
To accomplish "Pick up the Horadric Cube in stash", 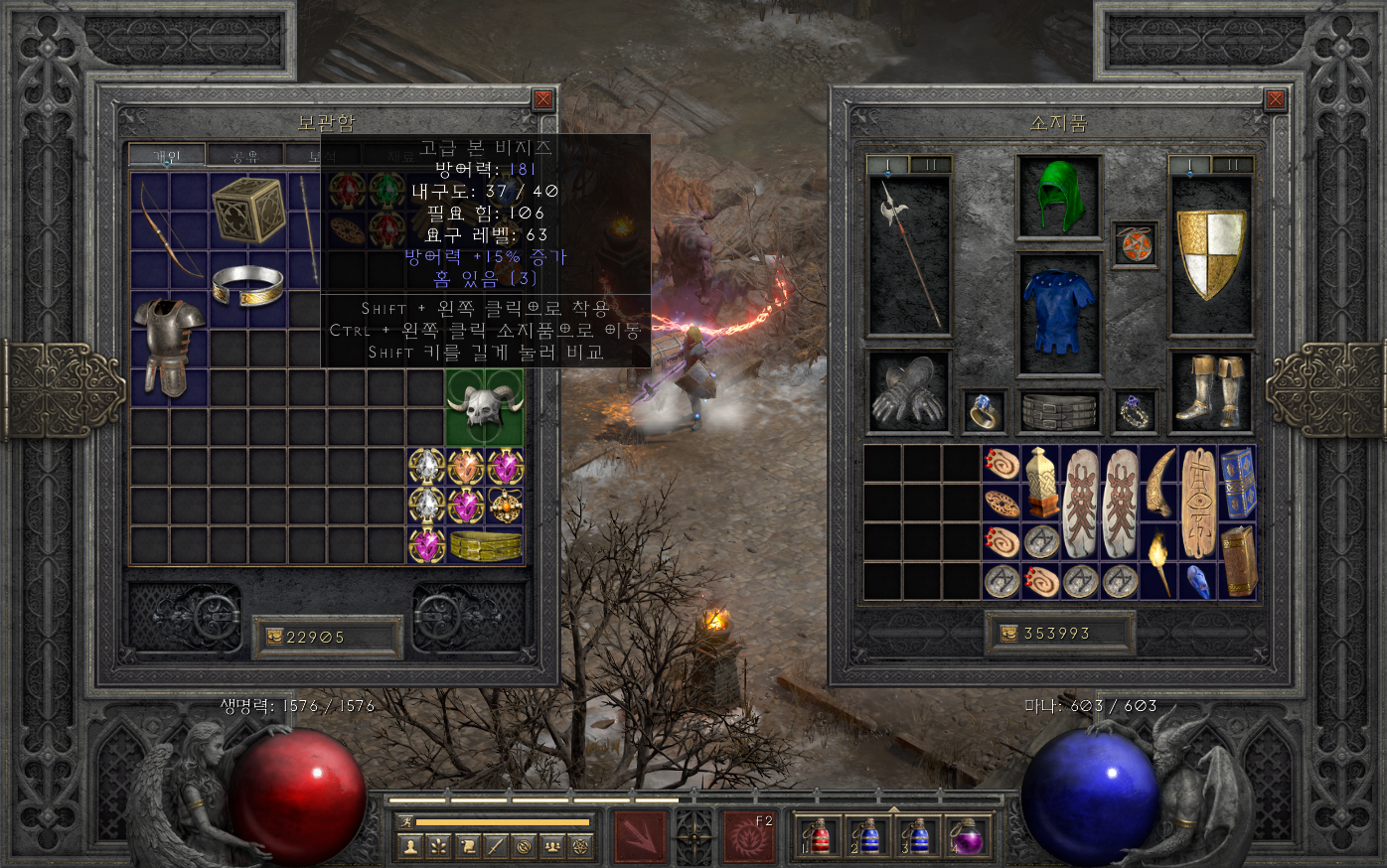I will pyautogui.click(x=247, y=210).
